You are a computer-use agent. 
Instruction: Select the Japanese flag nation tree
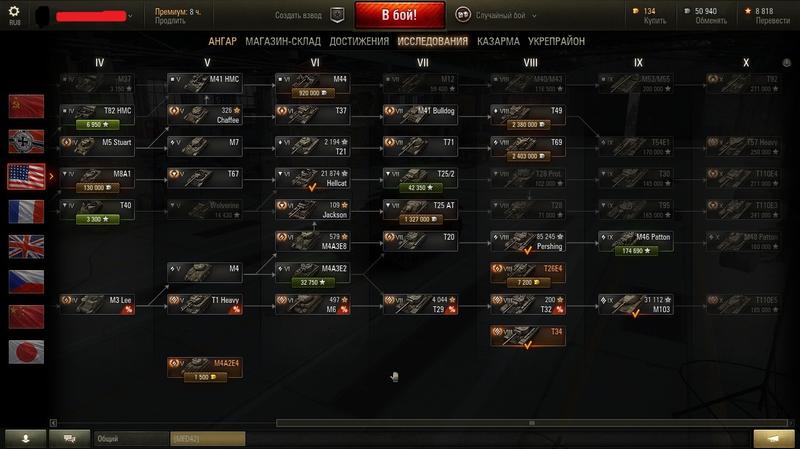[x=26, y=351]
